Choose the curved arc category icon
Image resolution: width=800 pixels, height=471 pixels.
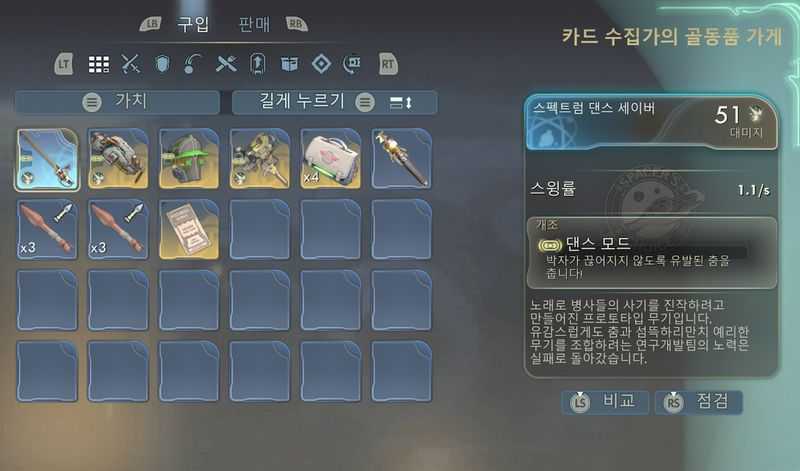194,64
